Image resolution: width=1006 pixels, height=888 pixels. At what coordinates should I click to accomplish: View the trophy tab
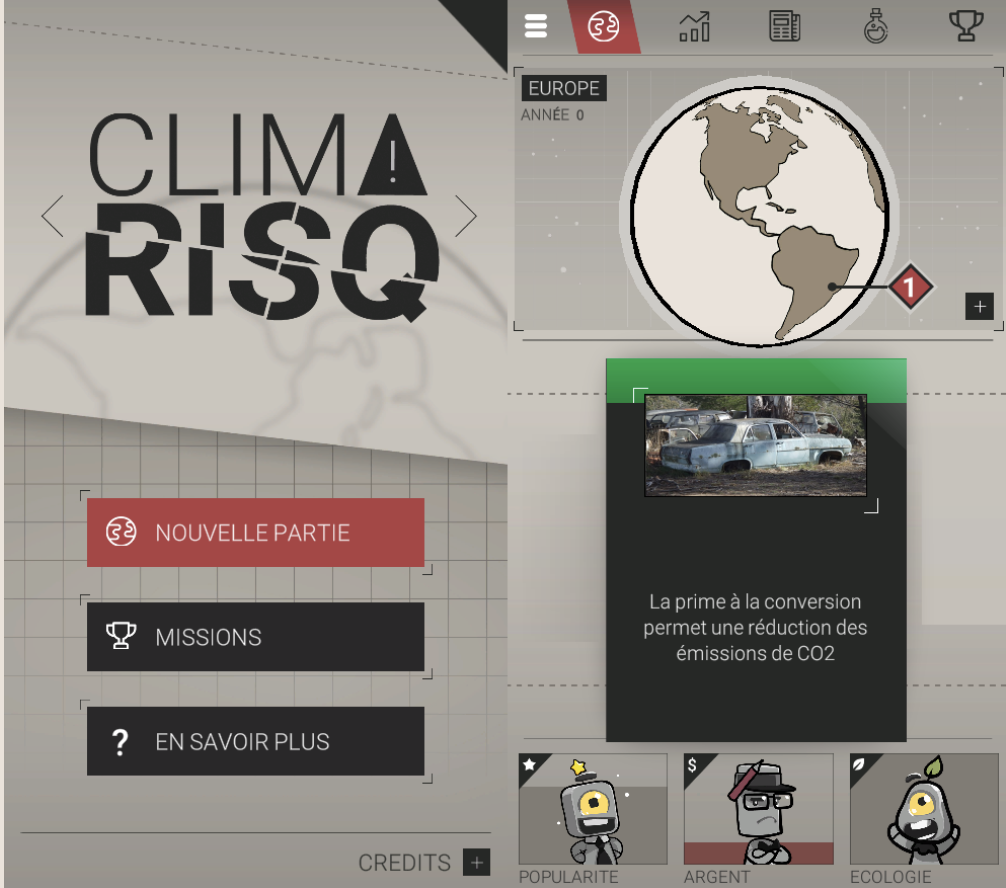pyautogui.click(x=966, y=26)
